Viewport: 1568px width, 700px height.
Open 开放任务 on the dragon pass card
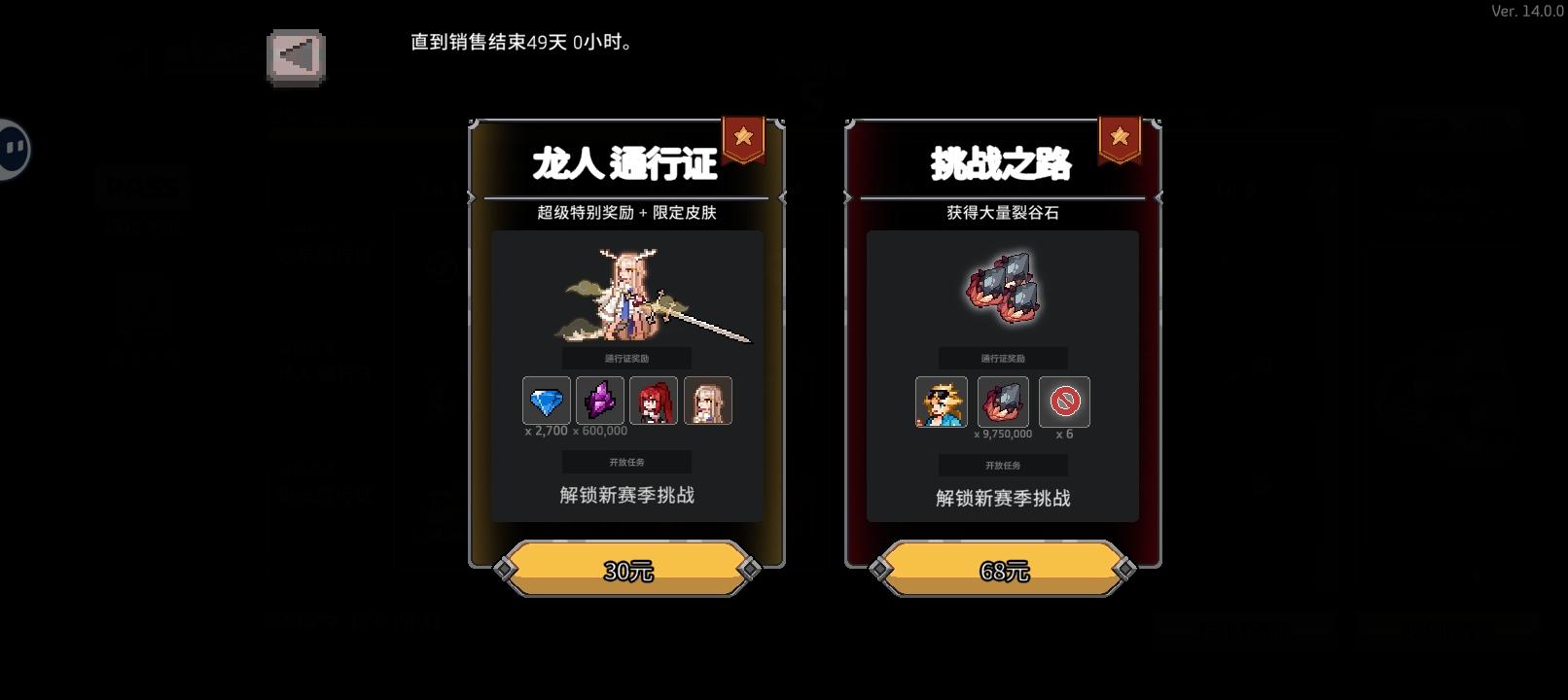click(x=625, y=461)
